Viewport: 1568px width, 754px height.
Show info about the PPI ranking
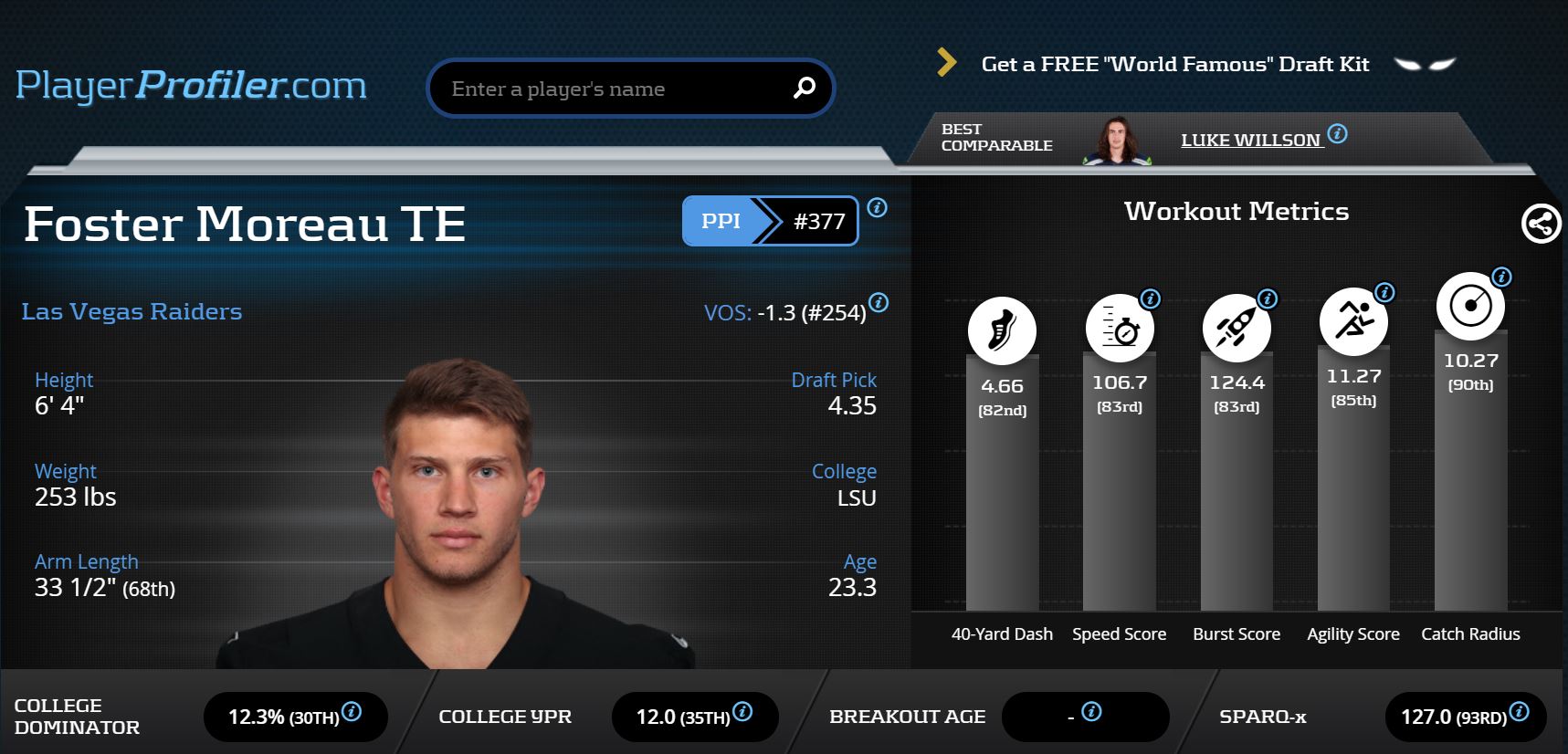pyautogui.click(x=877, y=208)
